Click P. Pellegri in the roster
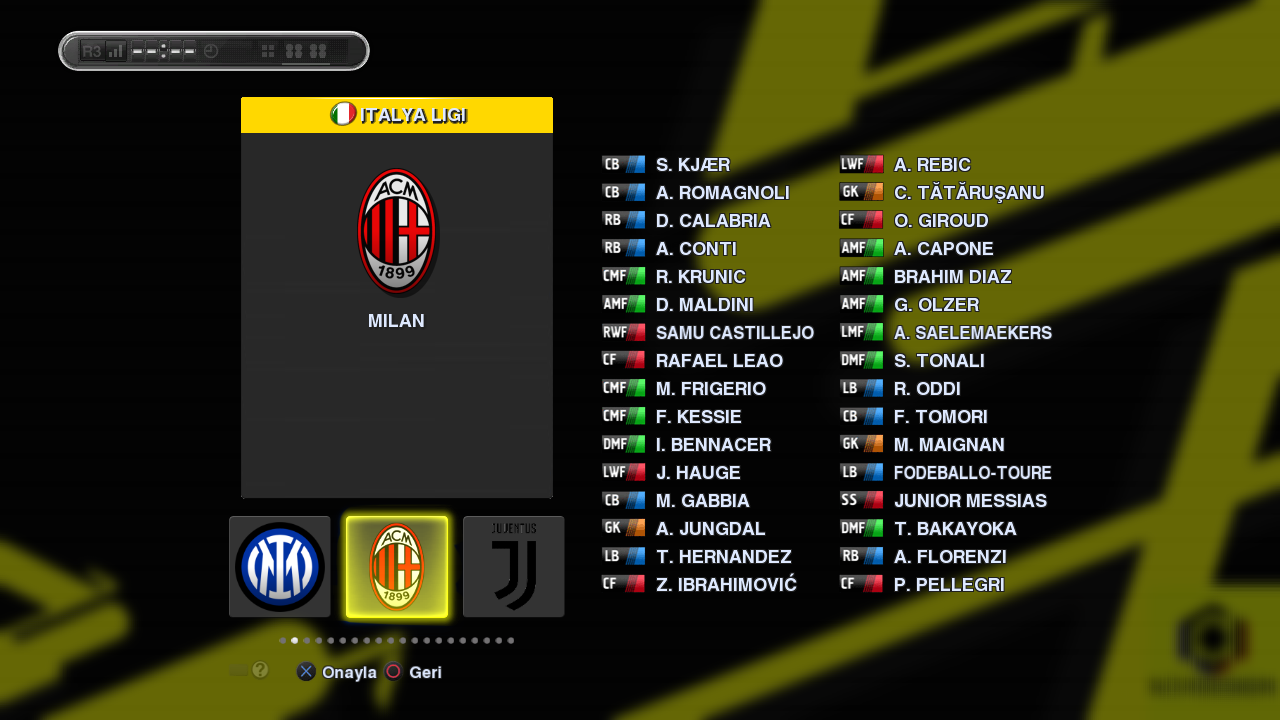This screenshot has width=1280, height=720. pos(948,585)
